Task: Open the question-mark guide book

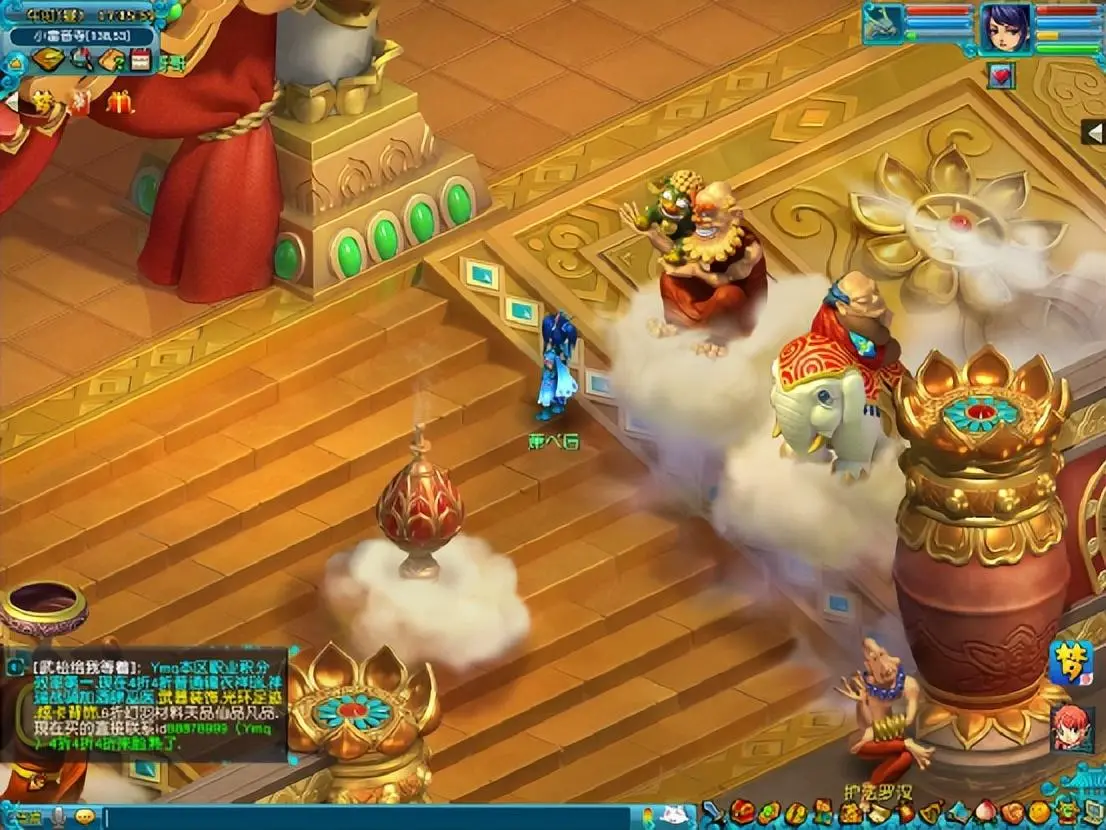Action: pyautogui.click(x=110, y=60)
